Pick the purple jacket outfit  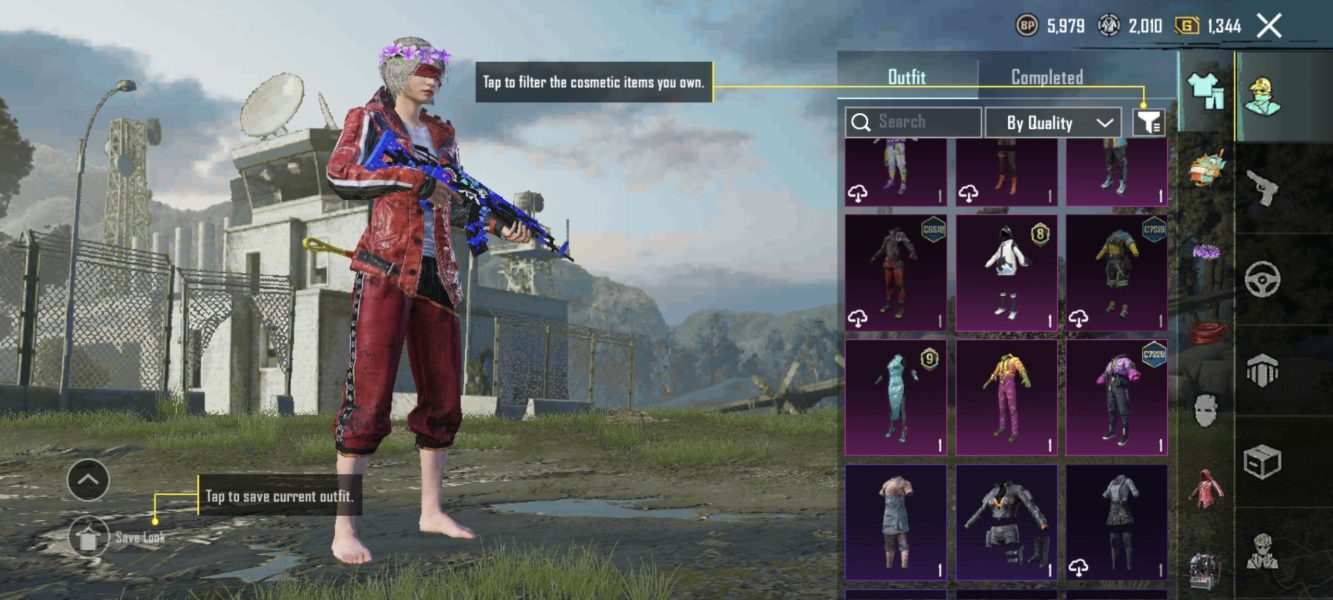point(1116,397)
